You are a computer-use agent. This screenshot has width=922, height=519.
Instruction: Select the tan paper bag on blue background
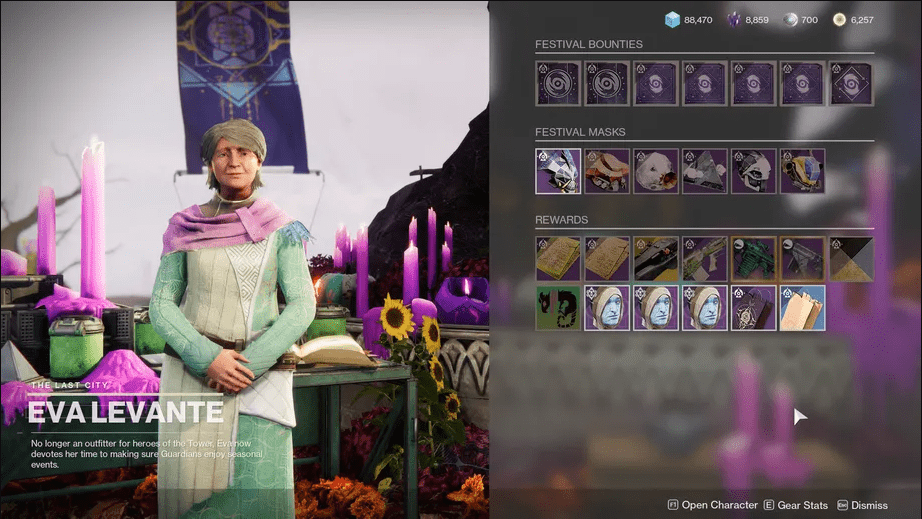point(802,308)
